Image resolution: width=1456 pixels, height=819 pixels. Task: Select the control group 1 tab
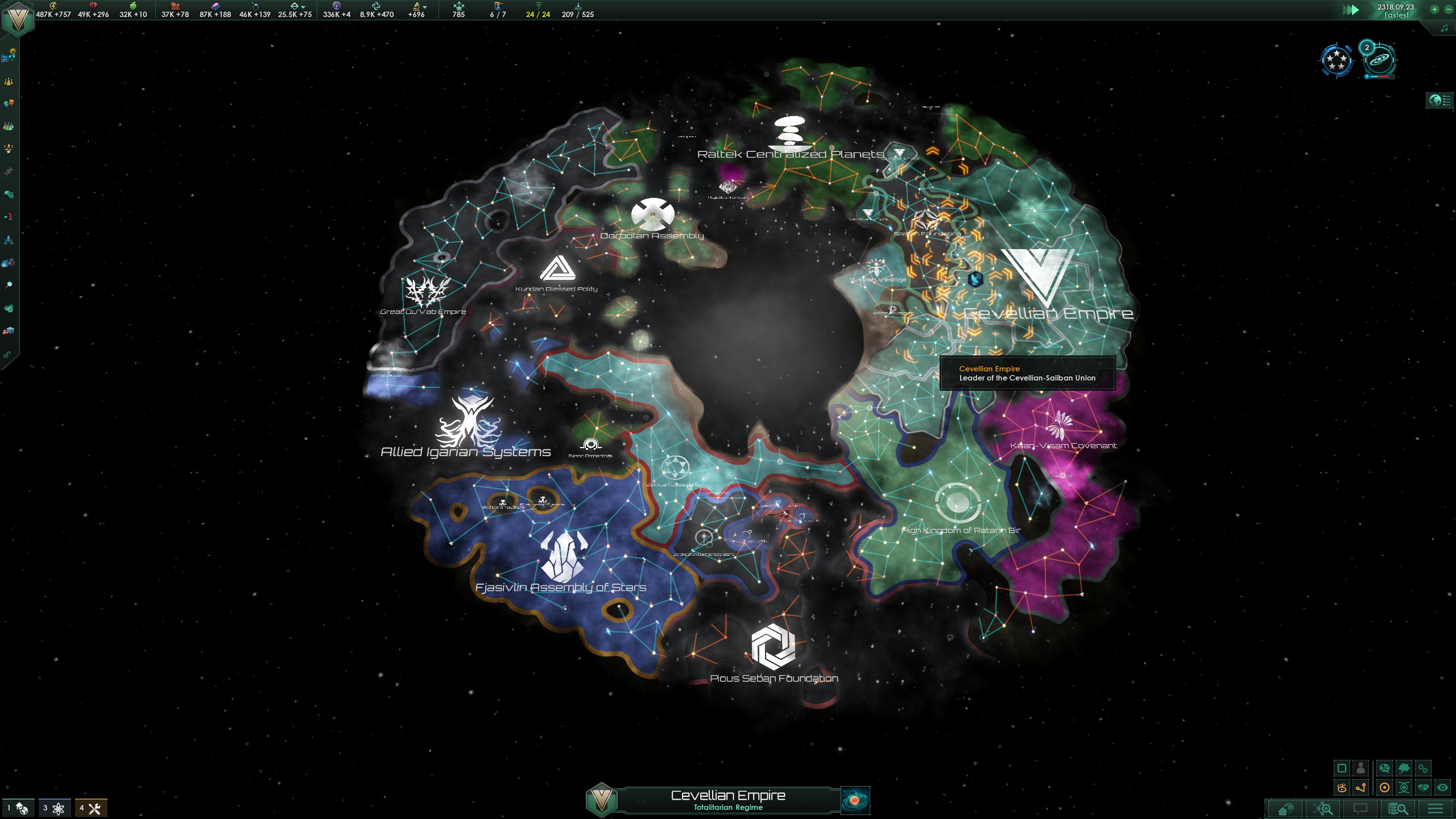(x=18, y=808)
